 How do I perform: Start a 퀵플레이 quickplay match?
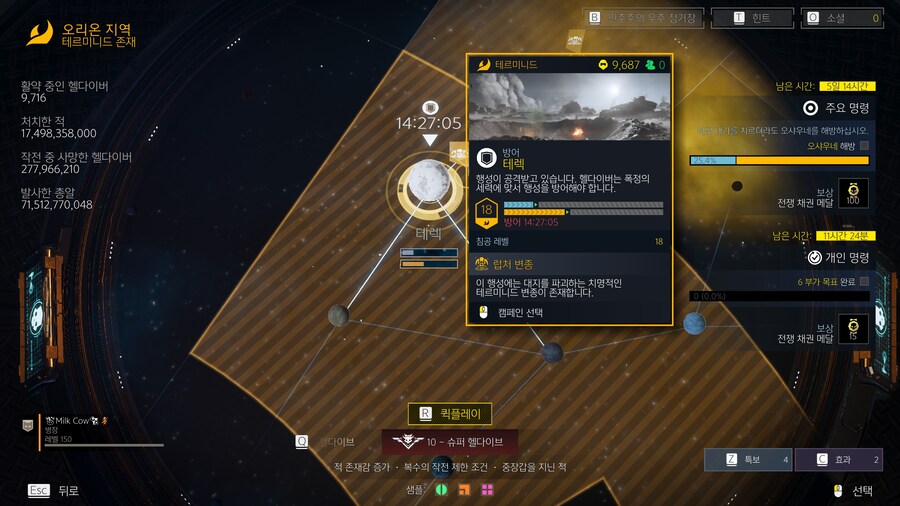click(x=450, y=413)
